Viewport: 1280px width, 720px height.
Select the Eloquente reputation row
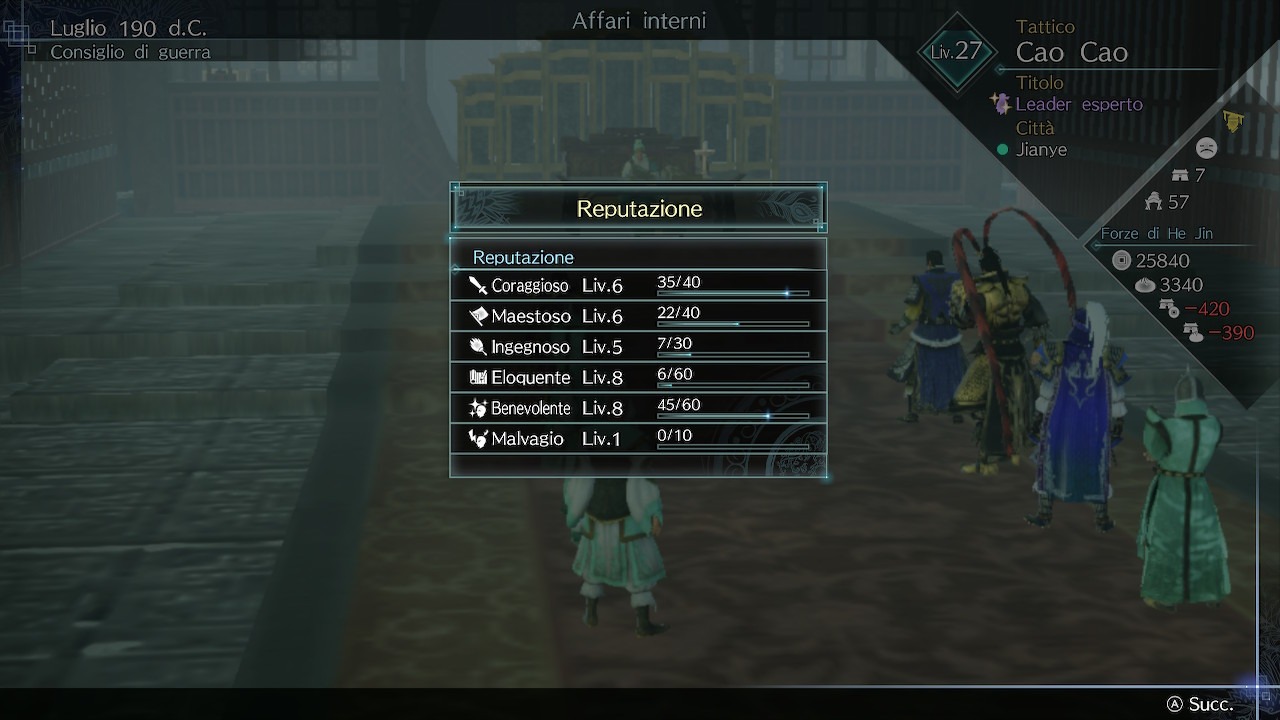tap(638, 377)
